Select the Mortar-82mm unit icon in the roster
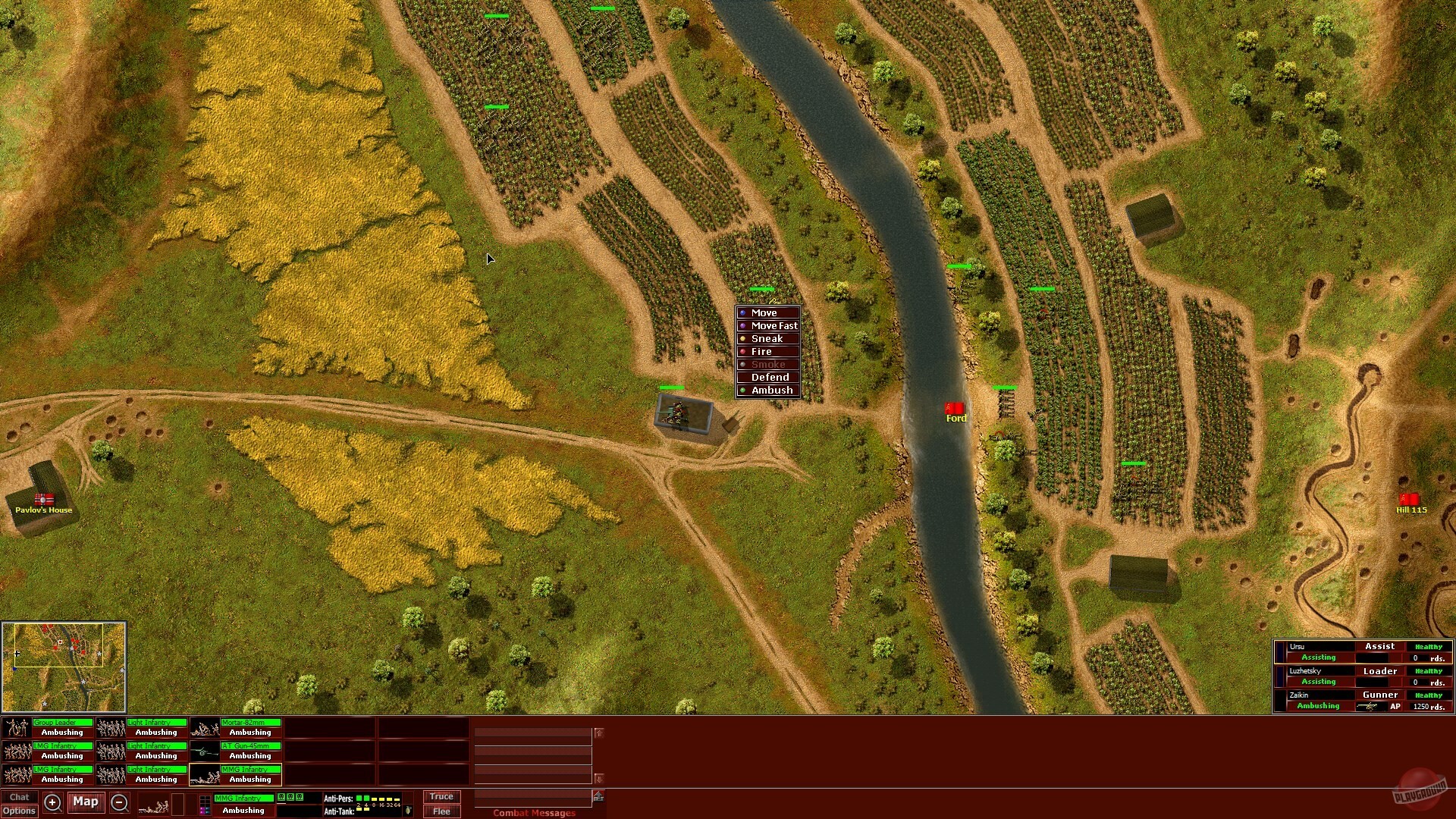This screenshot has height=819, width=1456. click(x=205, y=726)
